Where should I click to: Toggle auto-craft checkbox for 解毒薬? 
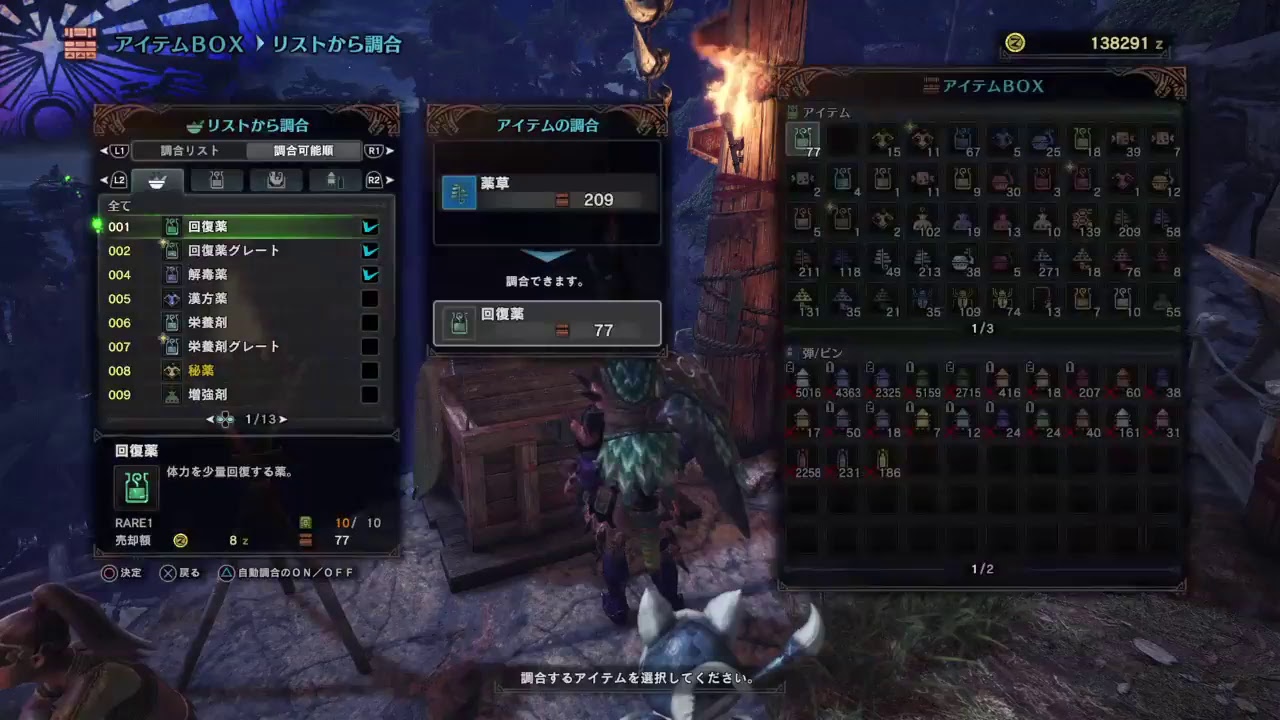[370, 275]
